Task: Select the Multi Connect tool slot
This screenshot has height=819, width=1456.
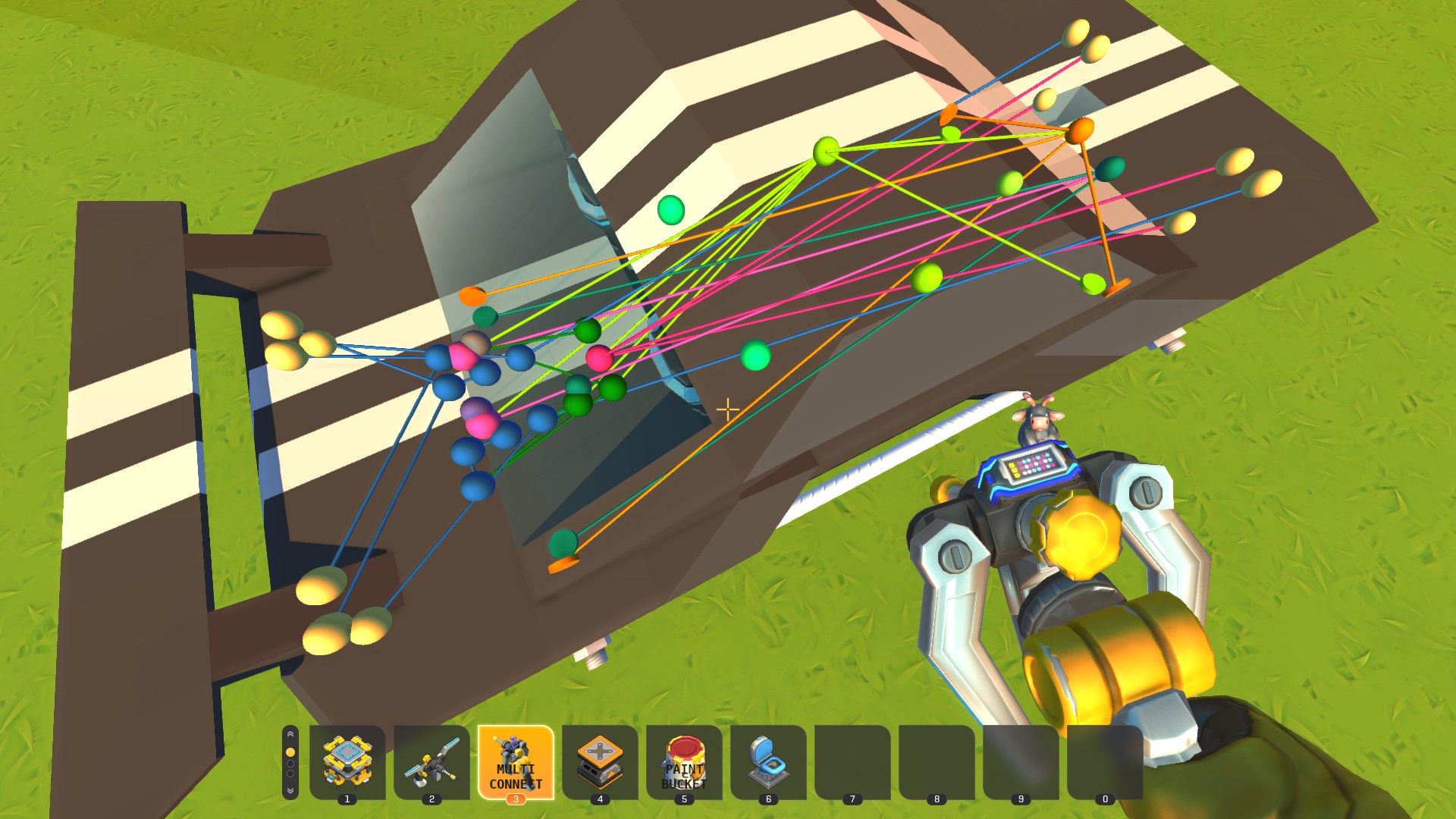Action: coord(516,761)
